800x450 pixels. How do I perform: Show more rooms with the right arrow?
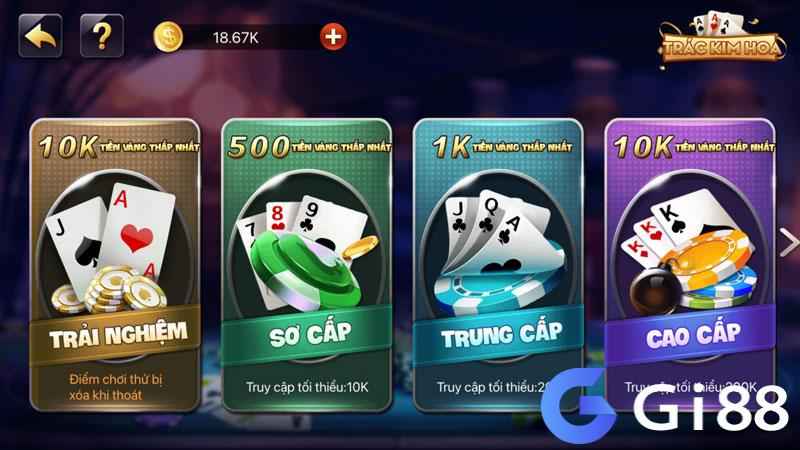point(788,243)
